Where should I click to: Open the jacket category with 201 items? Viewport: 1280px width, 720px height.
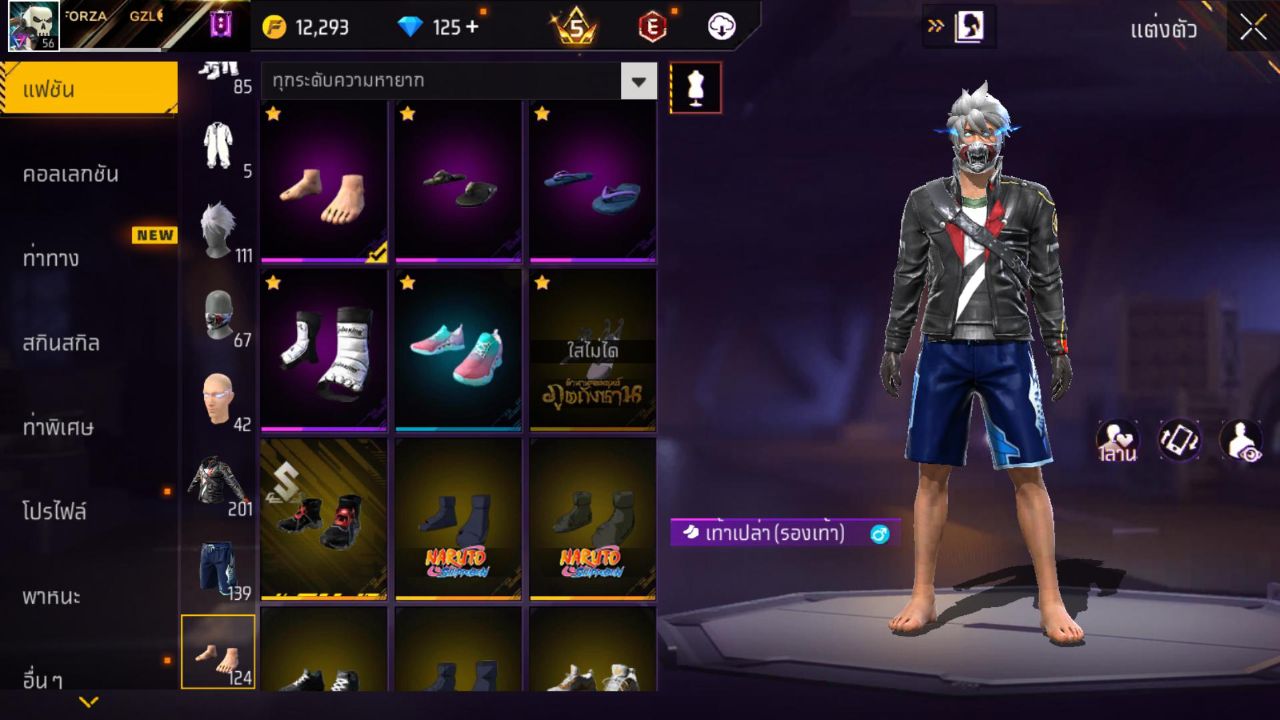pyautogui.click(x=217, y=480)
